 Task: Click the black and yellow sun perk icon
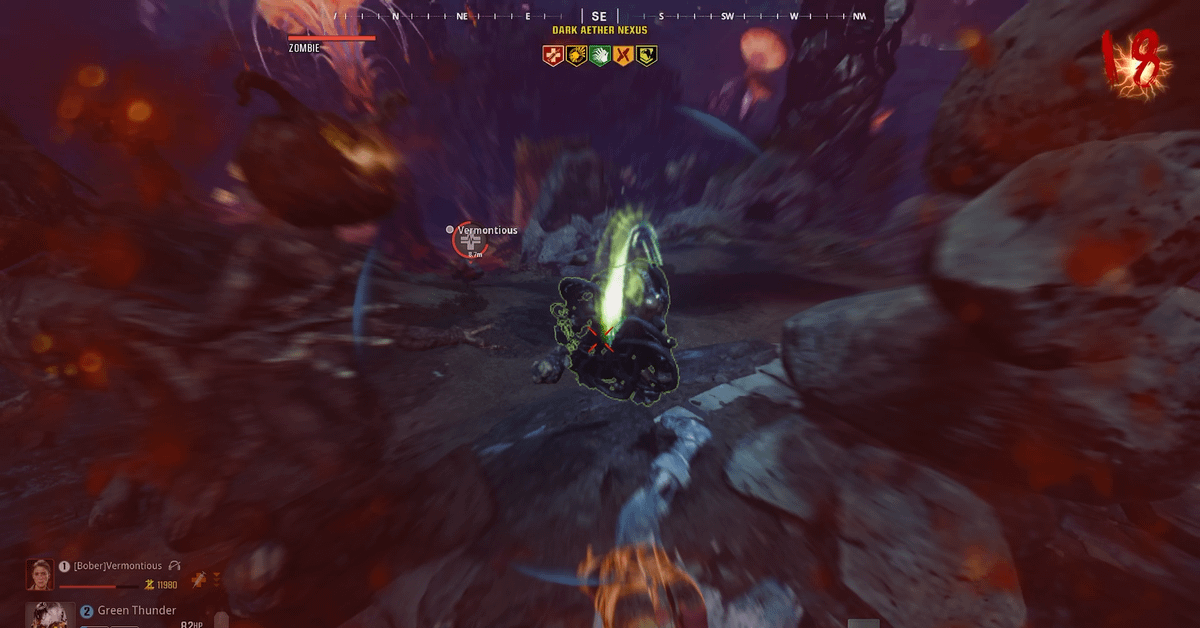576,56
